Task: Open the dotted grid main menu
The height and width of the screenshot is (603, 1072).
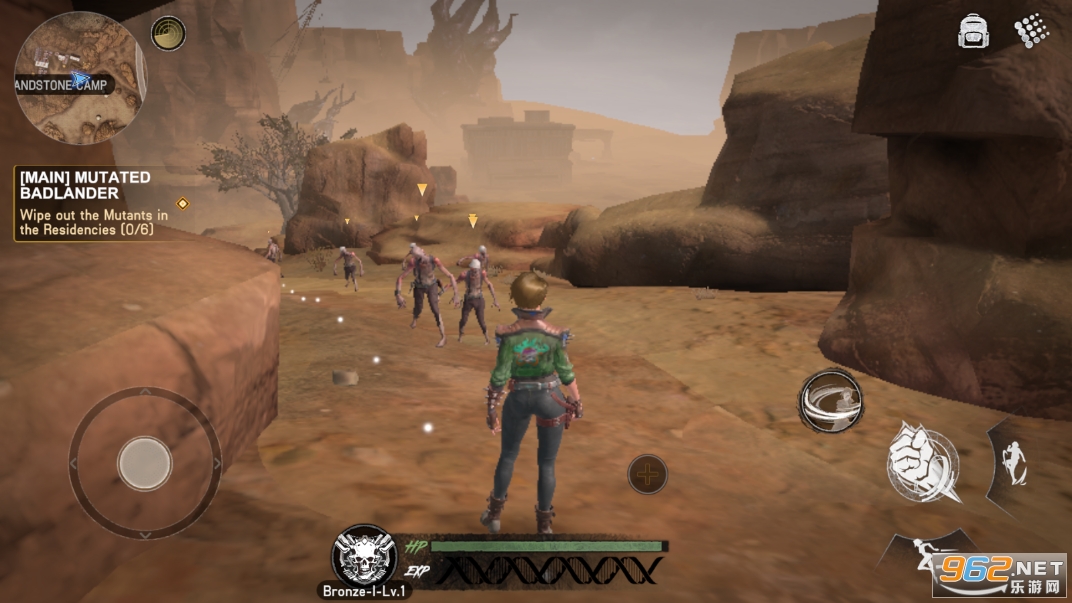Action: tap(1031, 30)
